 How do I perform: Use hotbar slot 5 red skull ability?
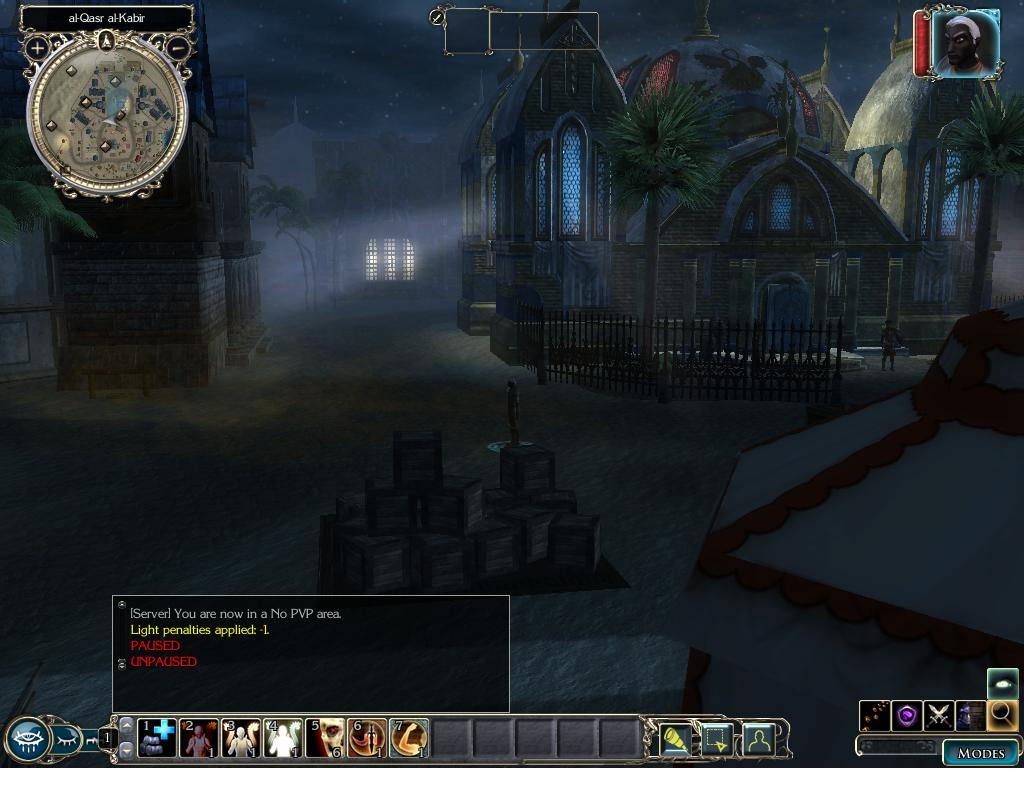[325, 739]
